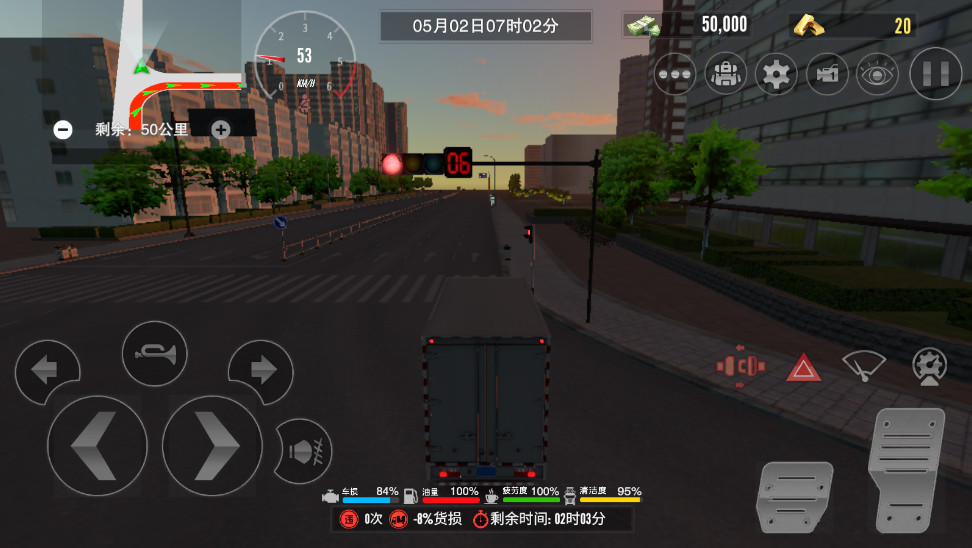Activate the right turn signal arrow
Viewport: 972px width, 548px height.
[x=262, y=371]
